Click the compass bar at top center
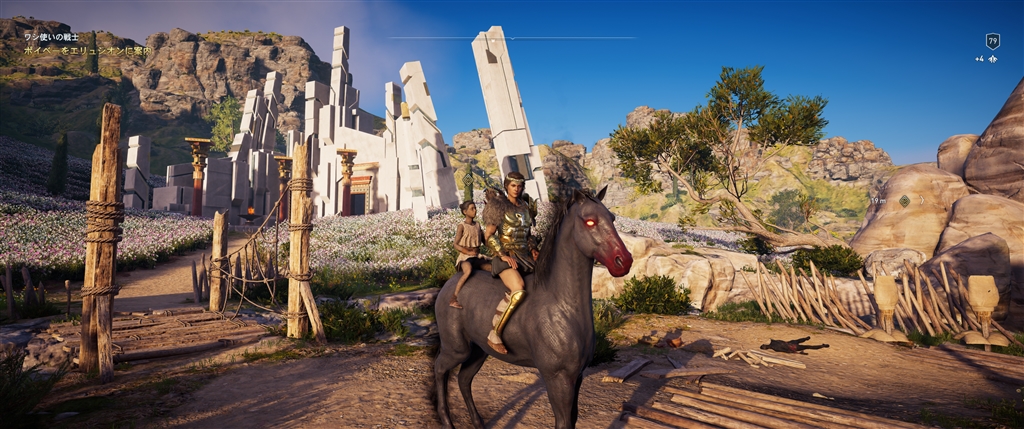This screenshot has height=429, width=1024. [x=511, y=38]
